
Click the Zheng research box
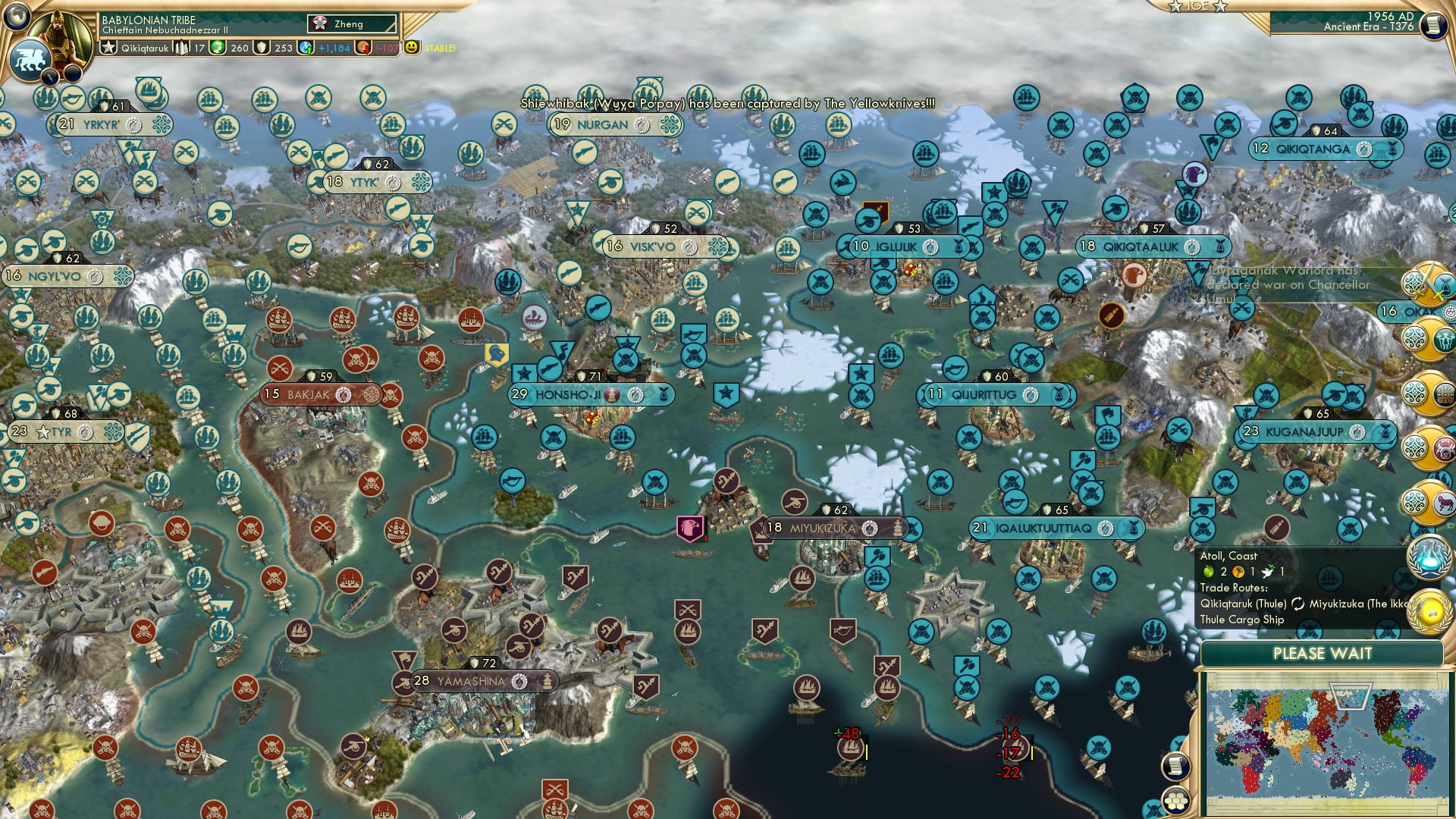[x=353, y=24]
